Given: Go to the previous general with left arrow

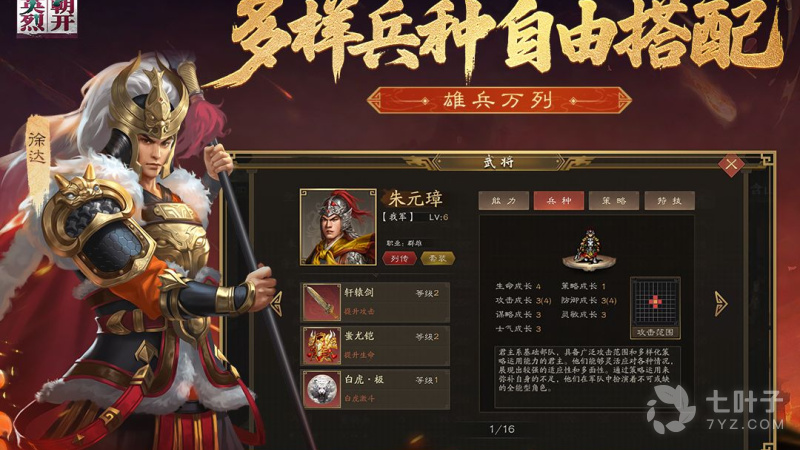Looking at the screenshot, I should (x=277, y=303).
